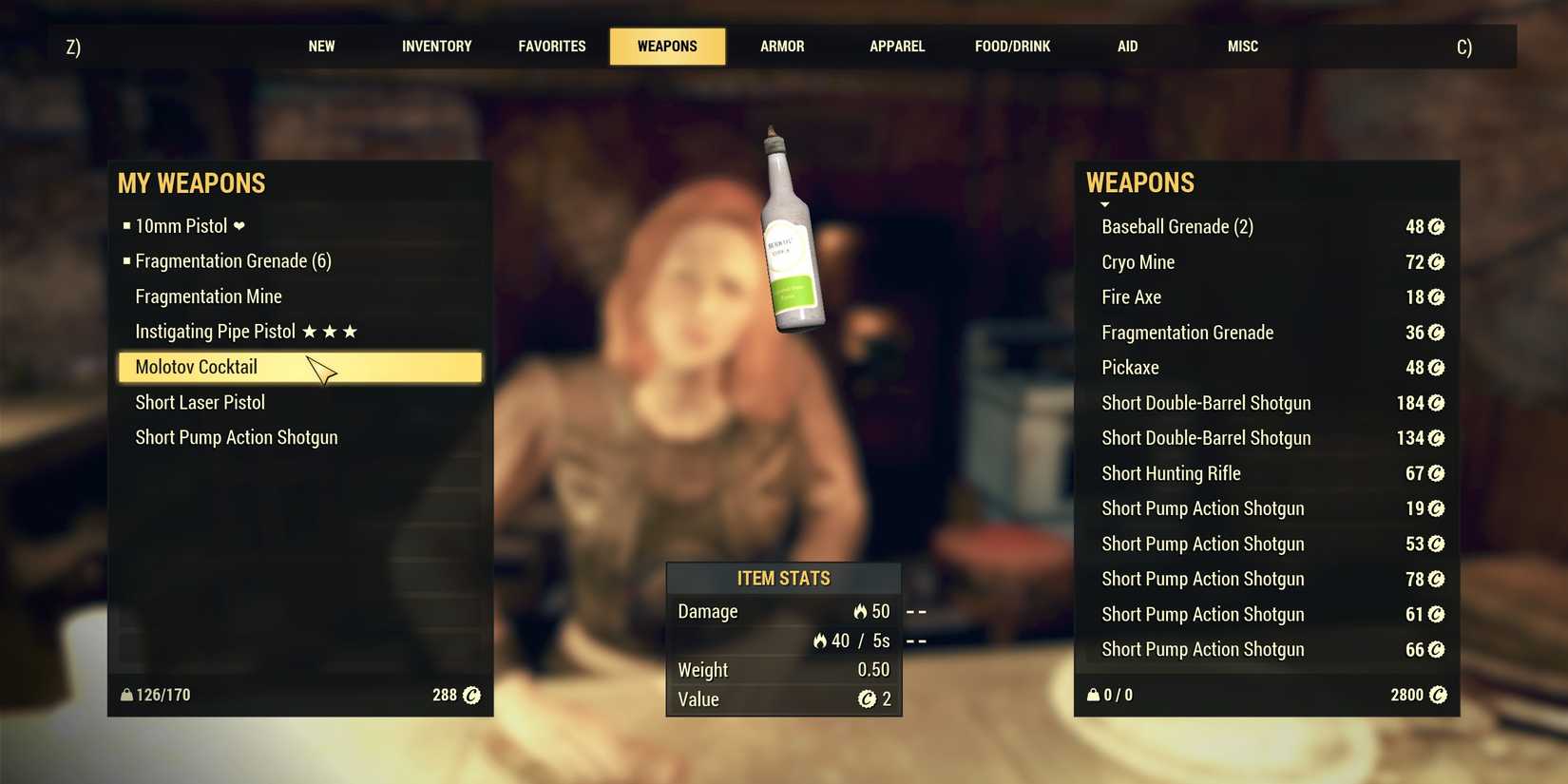Viewport: 1568px width, 784px height.
Task: Open the sort dropdown under the WEAPONS header
Action: click(1104, 204)
